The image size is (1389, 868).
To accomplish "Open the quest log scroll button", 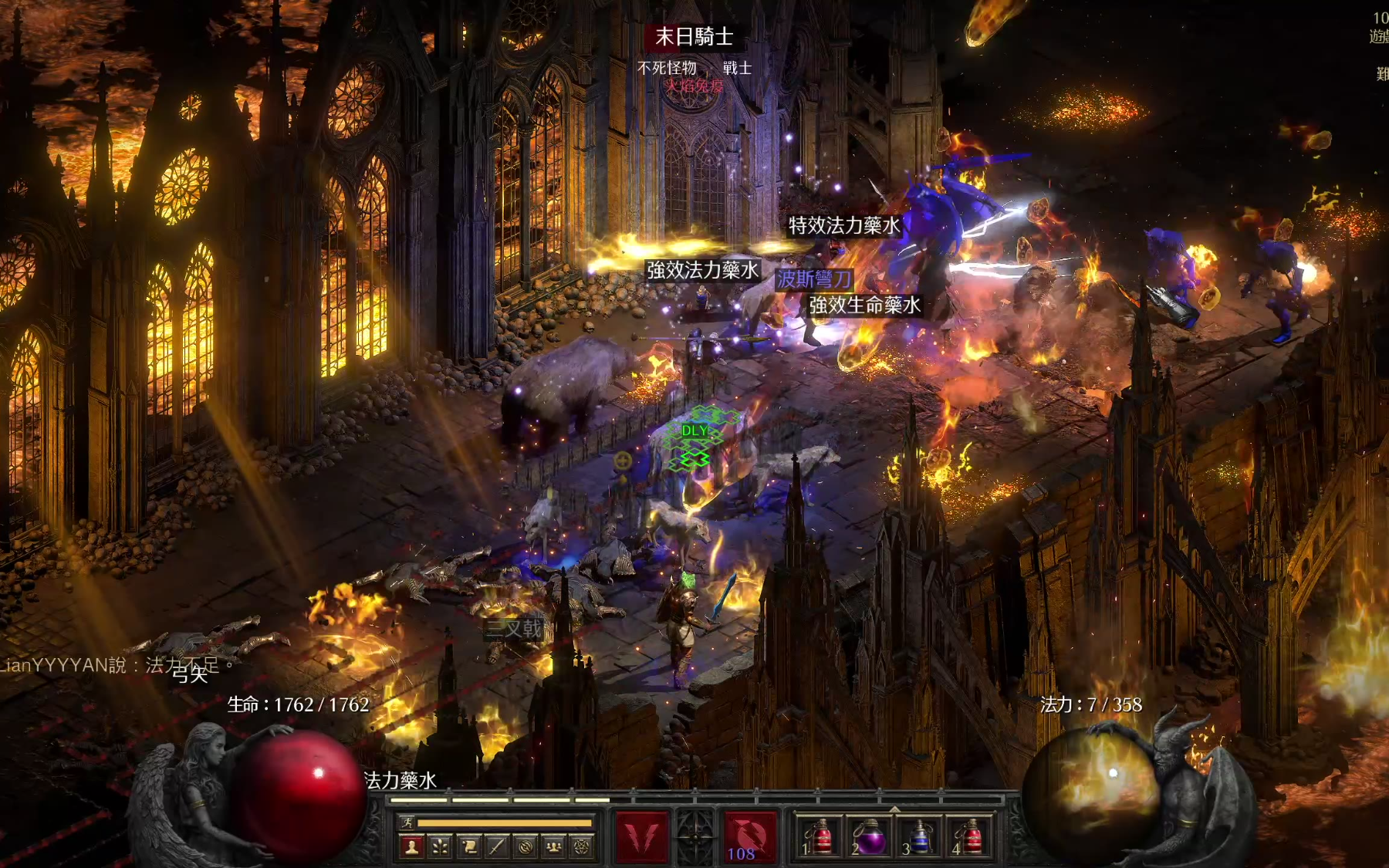I will [469, 847].
